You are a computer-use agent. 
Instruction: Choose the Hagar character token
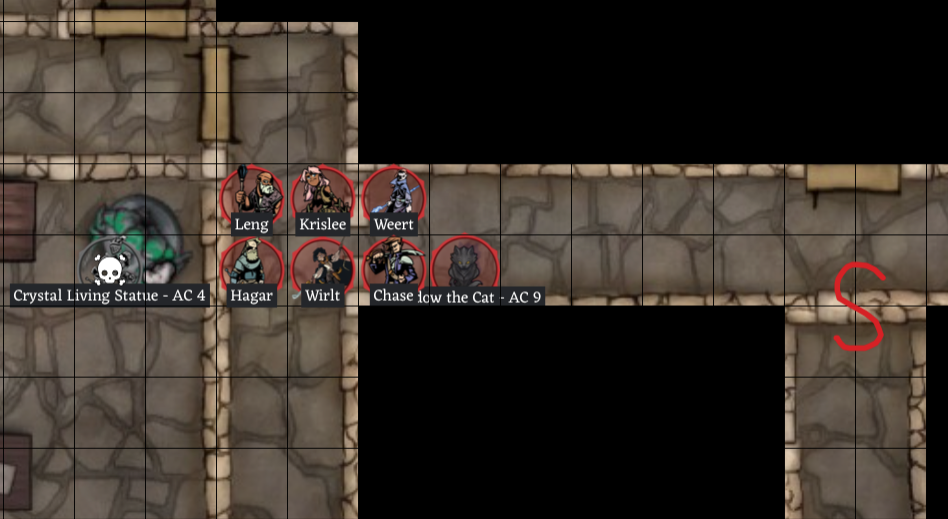pyautogui.click(x=252, y=266)
